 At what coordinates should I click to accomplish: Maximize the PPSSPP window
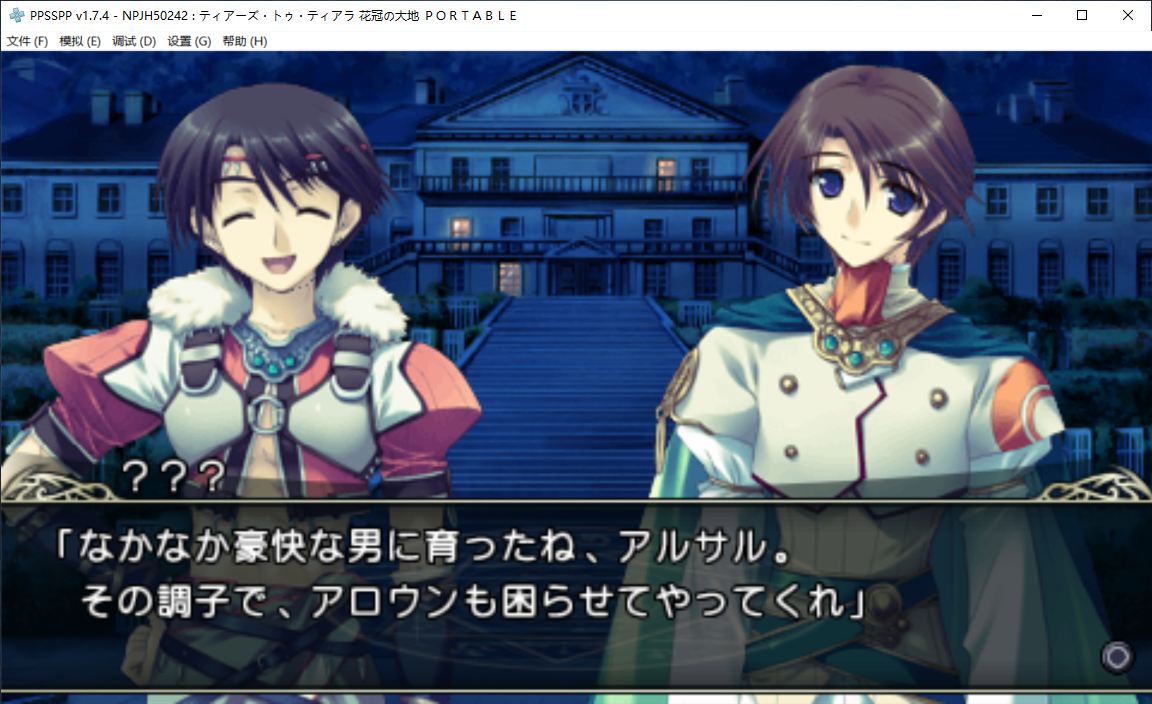point(1082,15)
